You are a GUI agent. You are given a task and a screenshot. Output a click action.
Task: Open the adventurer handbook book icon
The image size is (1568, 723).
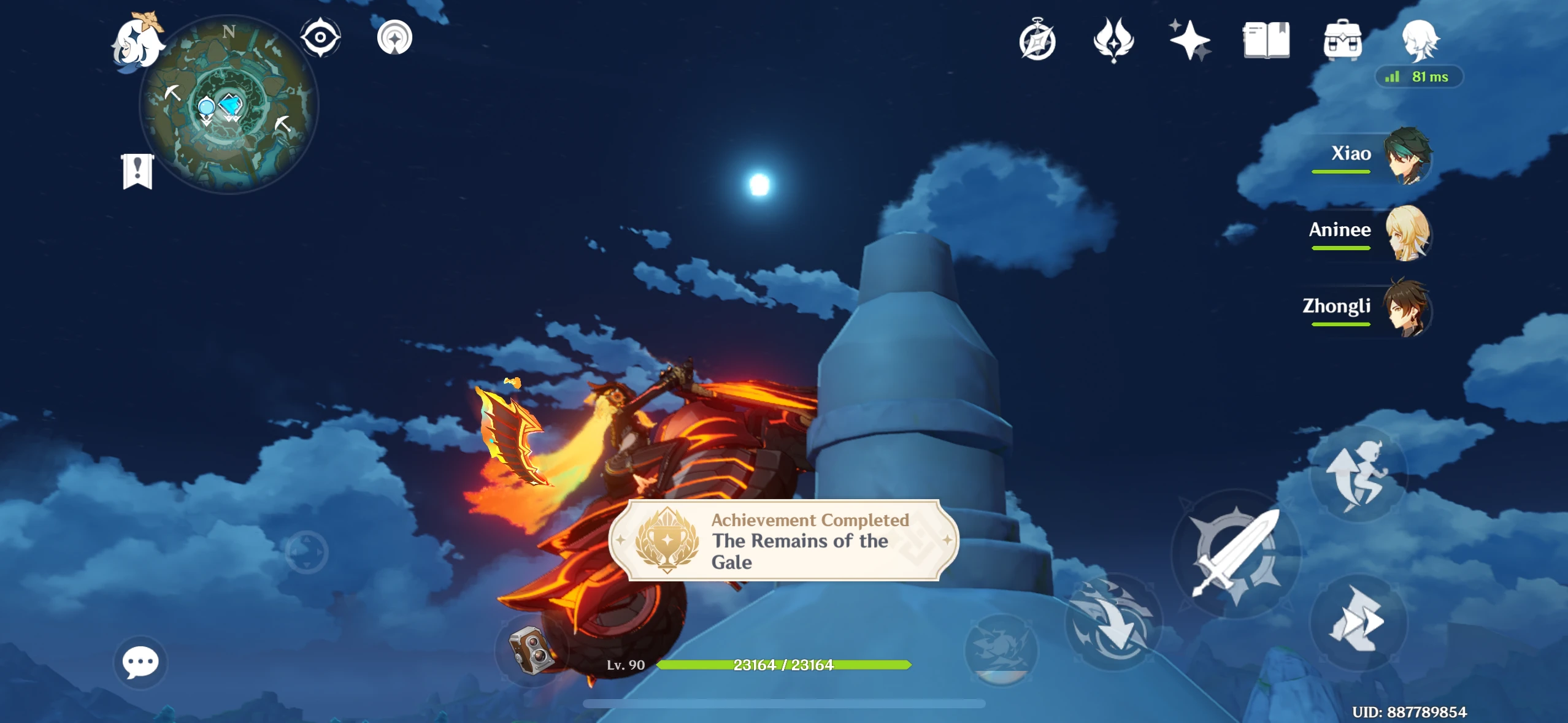coord(1266,39)
